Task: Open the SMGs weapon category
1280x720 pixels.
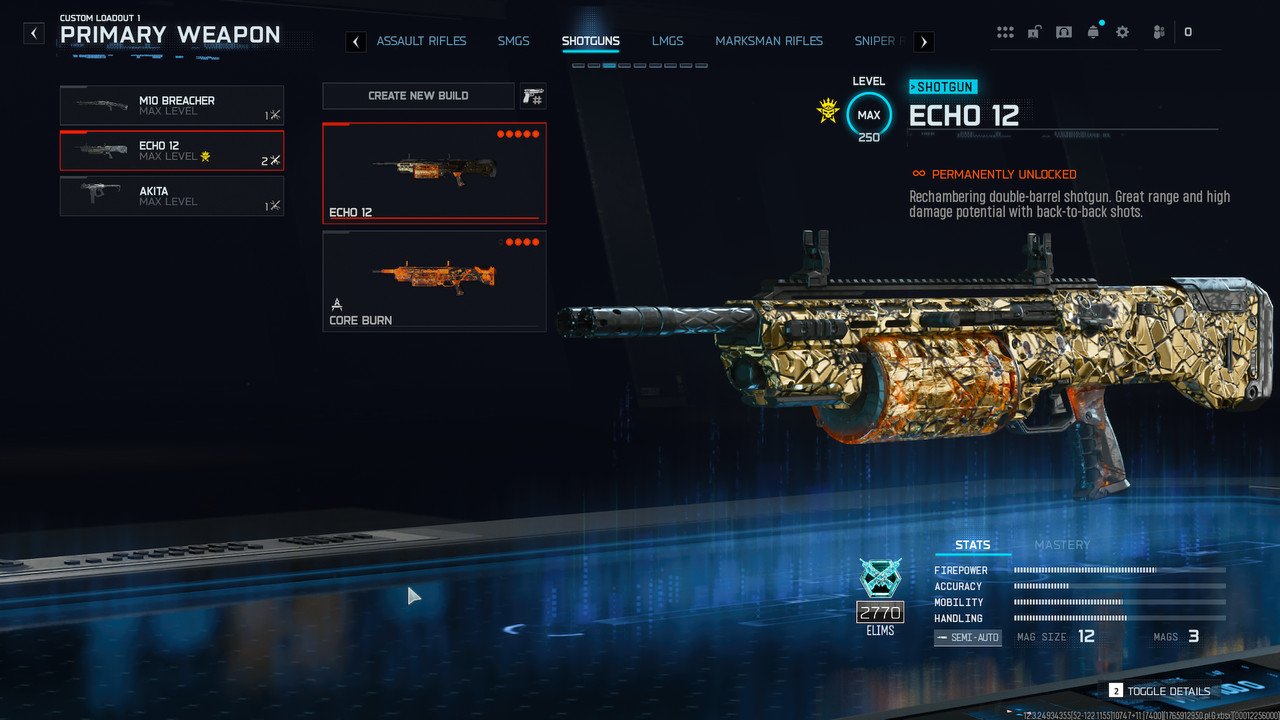Action: [514, 41]
